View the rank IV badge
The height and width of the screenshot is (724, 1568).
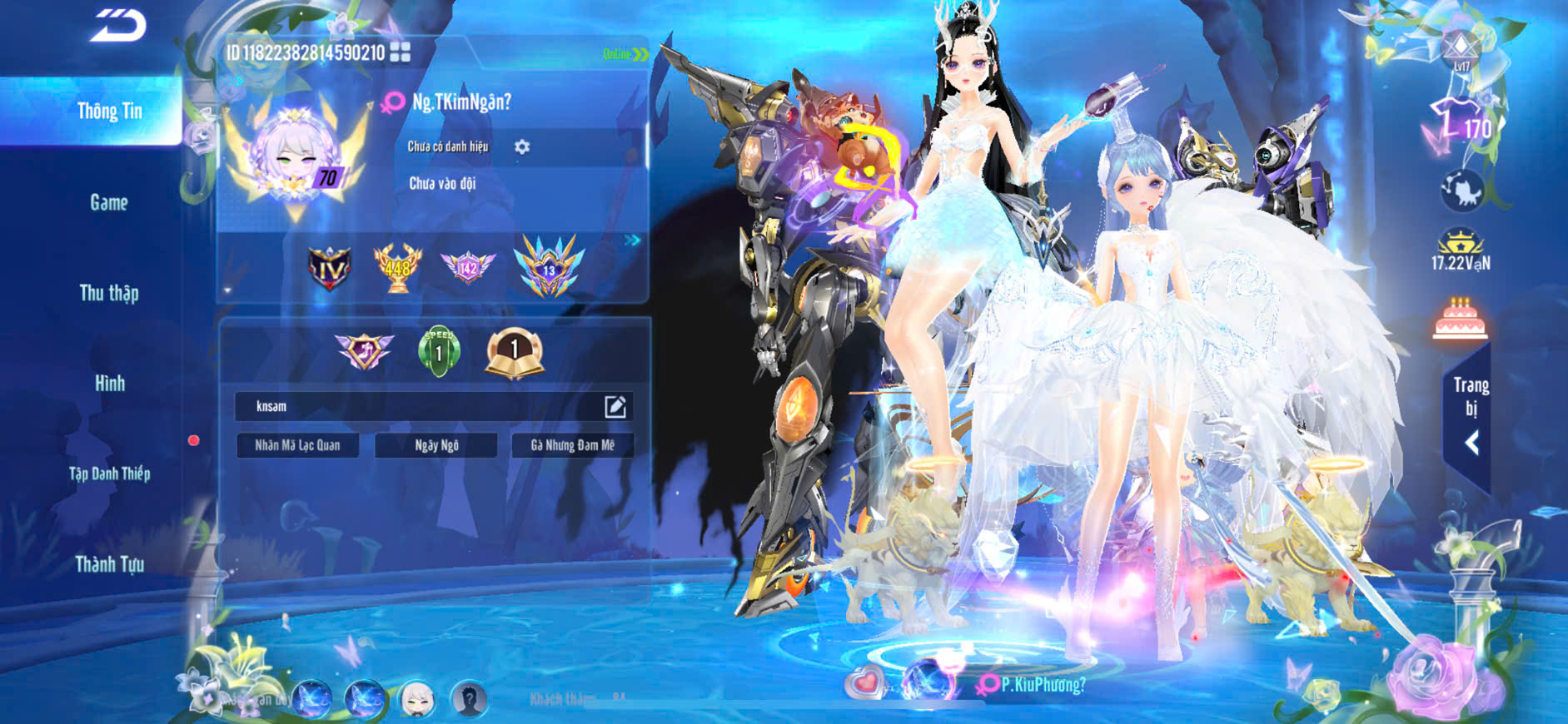point(329,268)
